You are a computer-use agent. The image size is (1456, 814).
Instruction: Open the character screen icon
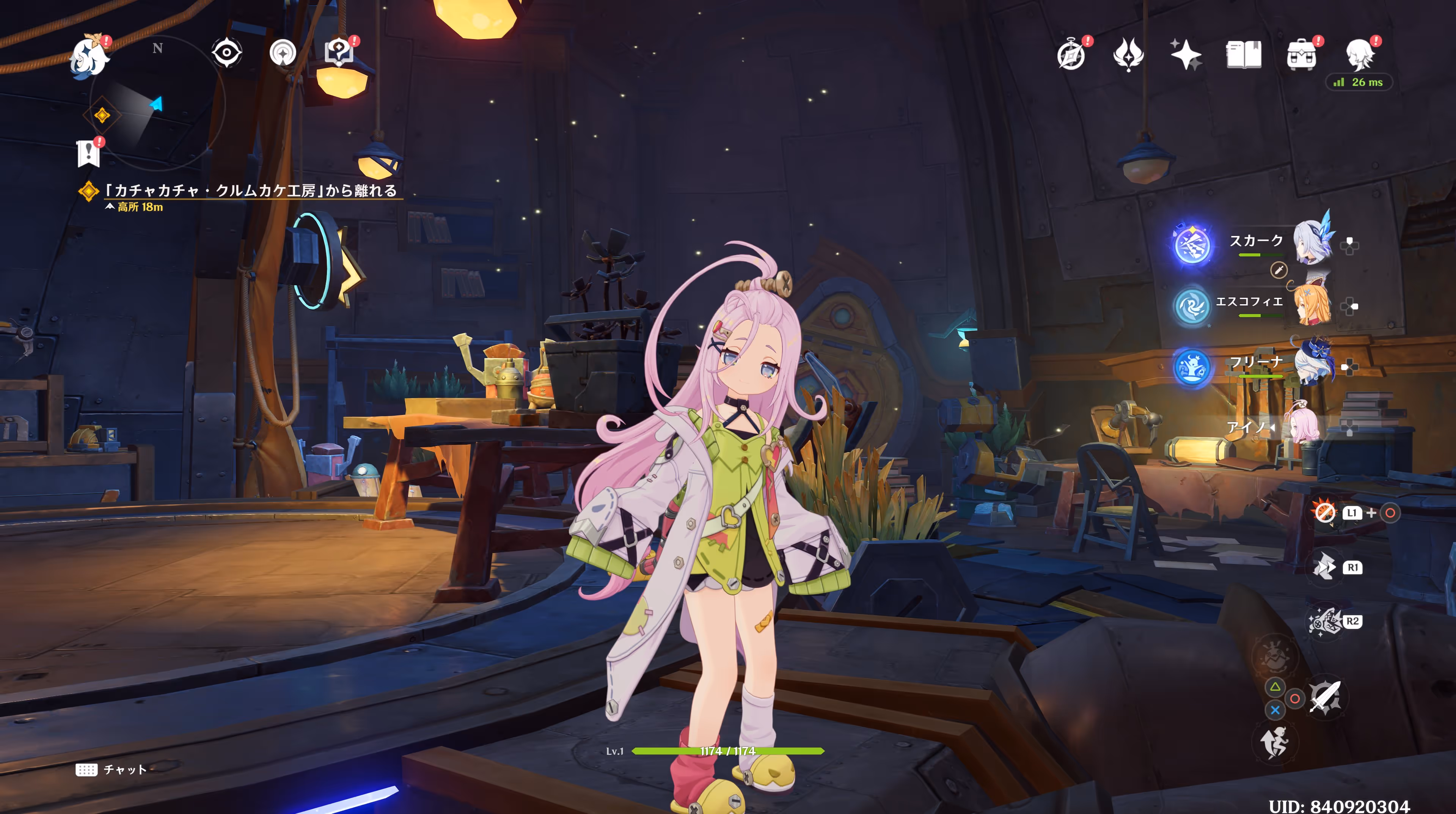pyautogui.click(x=1359, y=55)
